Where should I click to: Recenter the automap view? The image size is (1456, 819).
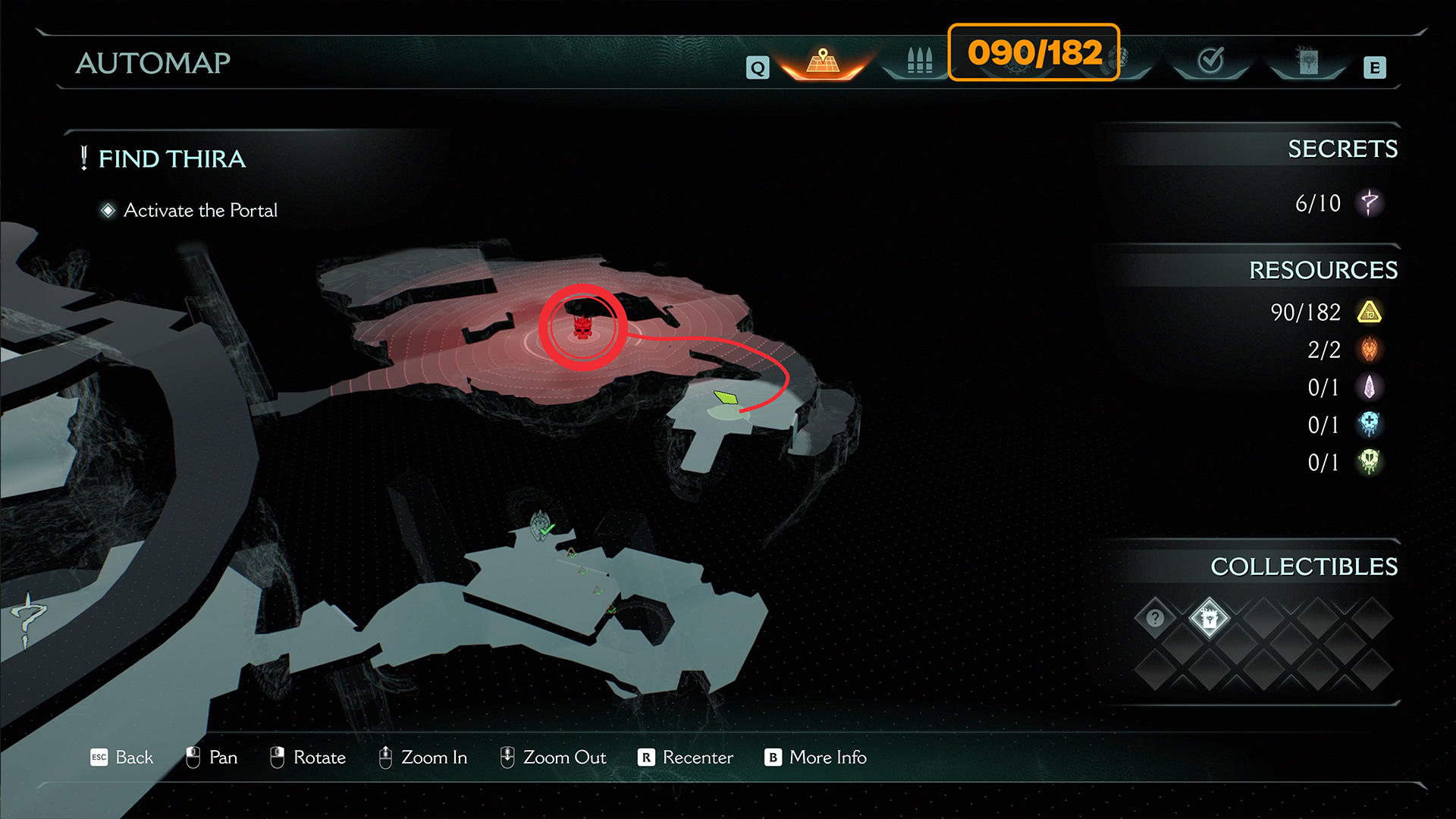click(686, 757)
